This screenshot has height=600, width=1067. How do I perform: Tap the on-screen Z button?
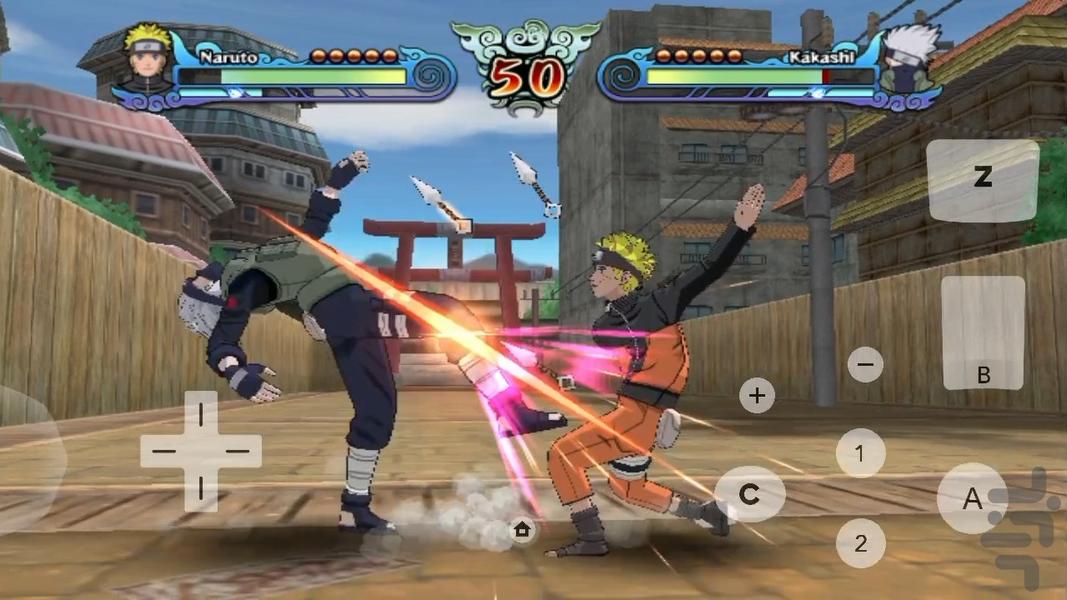983,180
